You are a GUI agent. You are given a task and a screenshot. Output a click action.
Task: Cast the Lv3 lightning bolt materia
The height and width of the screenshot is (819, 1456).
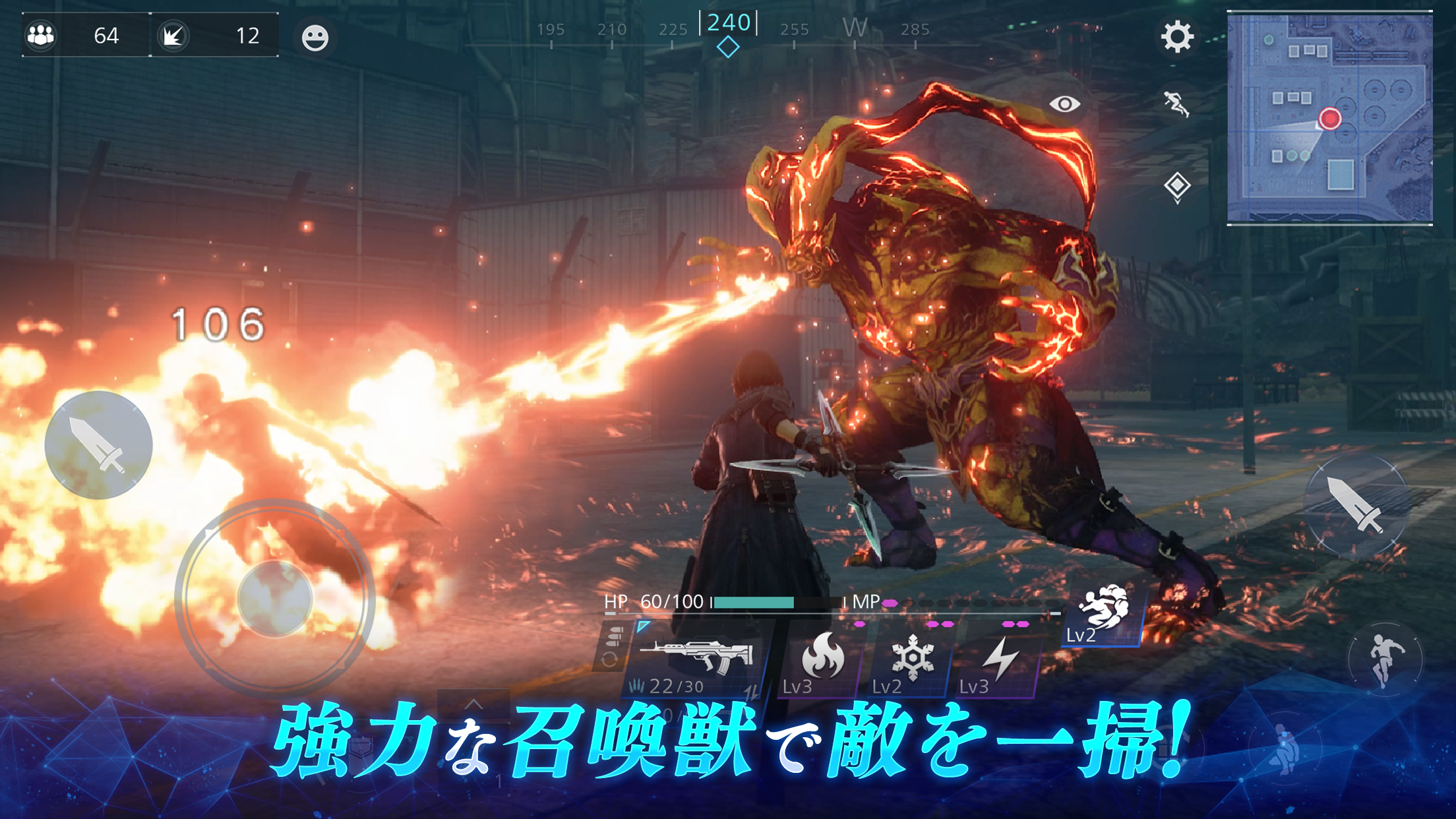click(x=1000, y=659)
